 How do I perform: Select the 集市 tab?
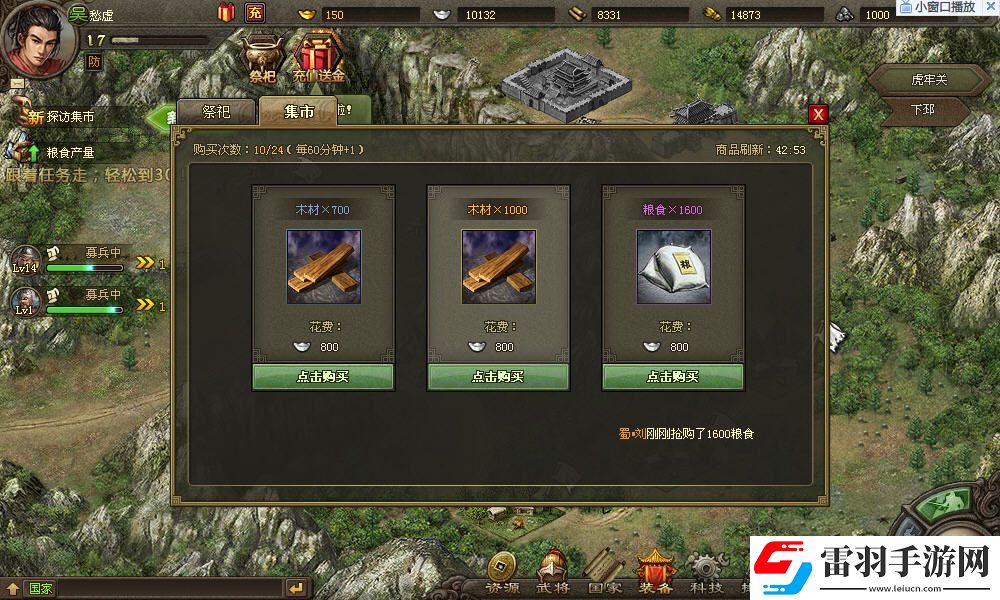tap(299, 112)
